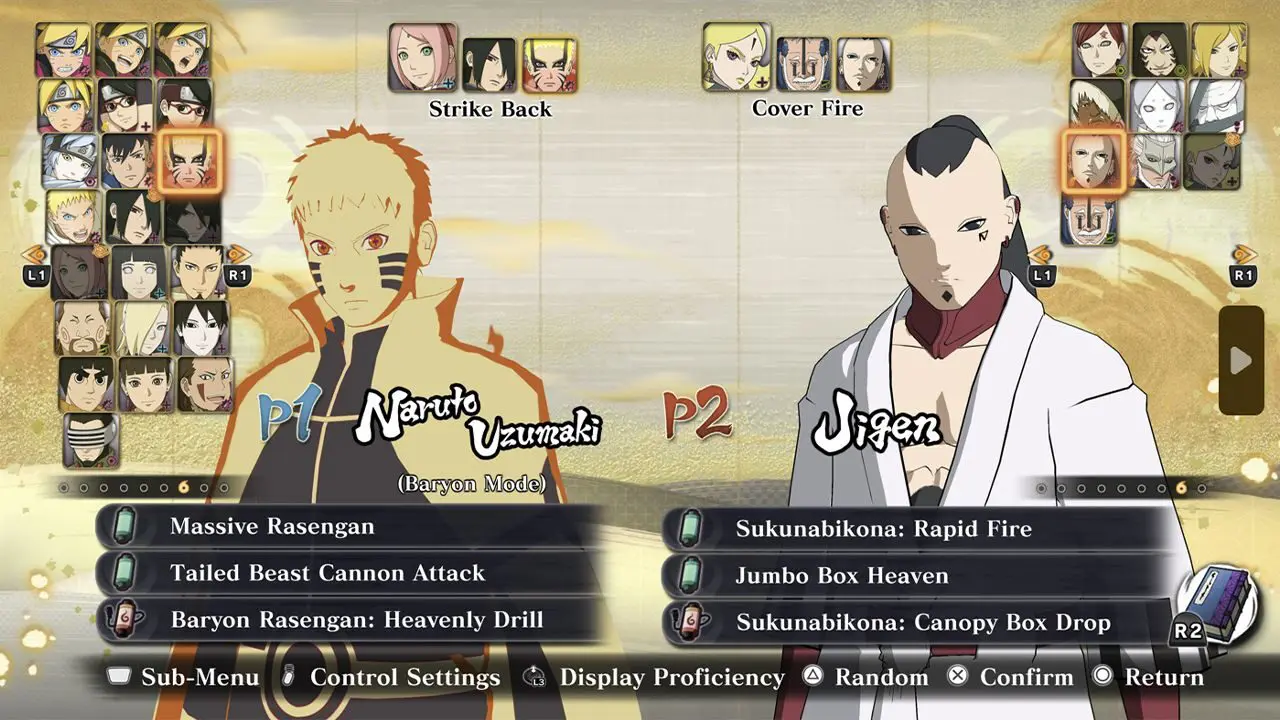Pick Hinata's portrait in the P1 roster

coord(138,271)
